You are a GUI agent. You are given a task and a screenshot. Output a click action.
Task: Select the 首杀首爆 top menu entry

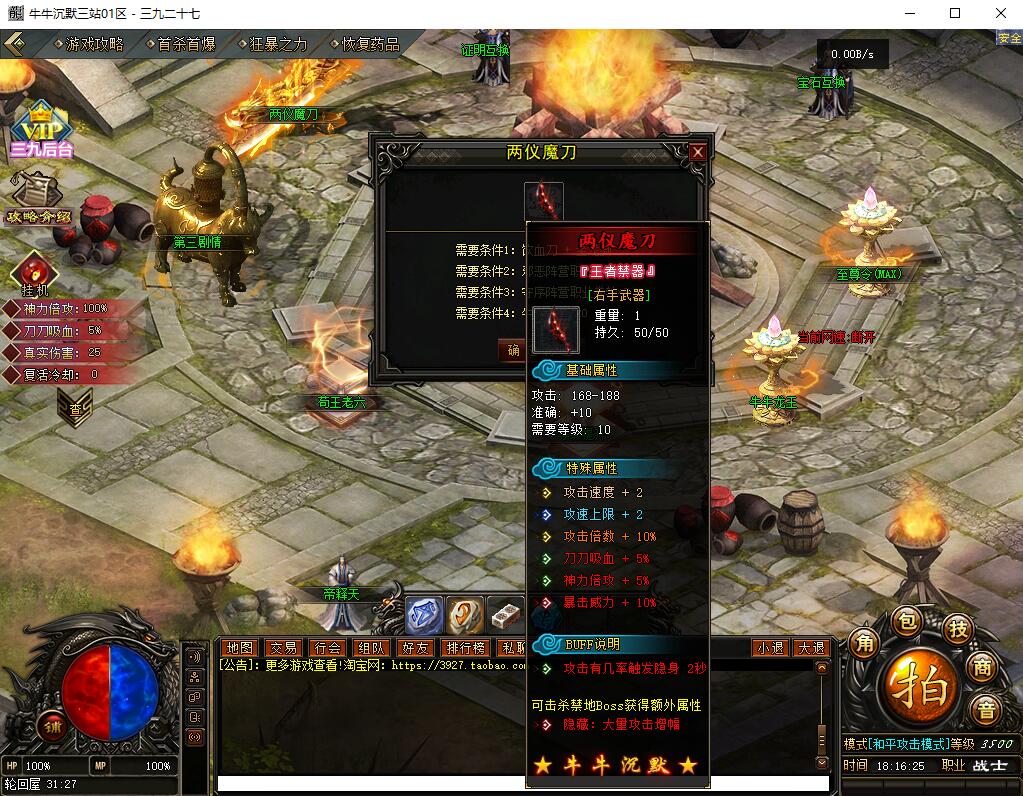[x=186, y=44]
